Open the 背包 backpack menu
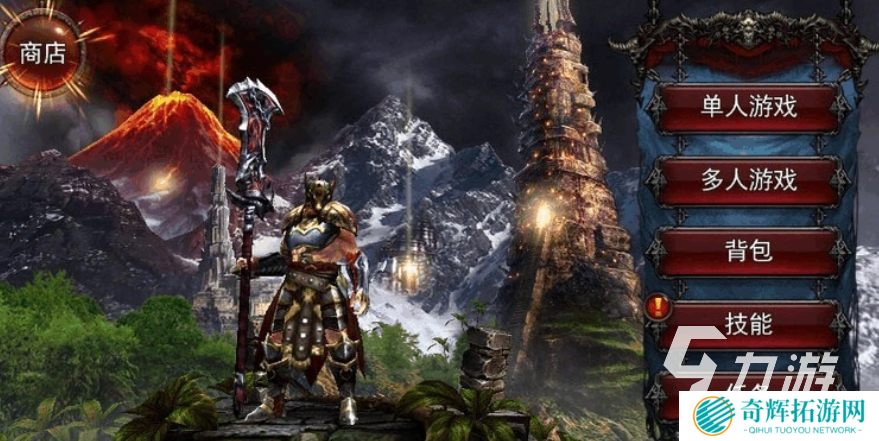879x441 pixels. (x=748, y=251)
